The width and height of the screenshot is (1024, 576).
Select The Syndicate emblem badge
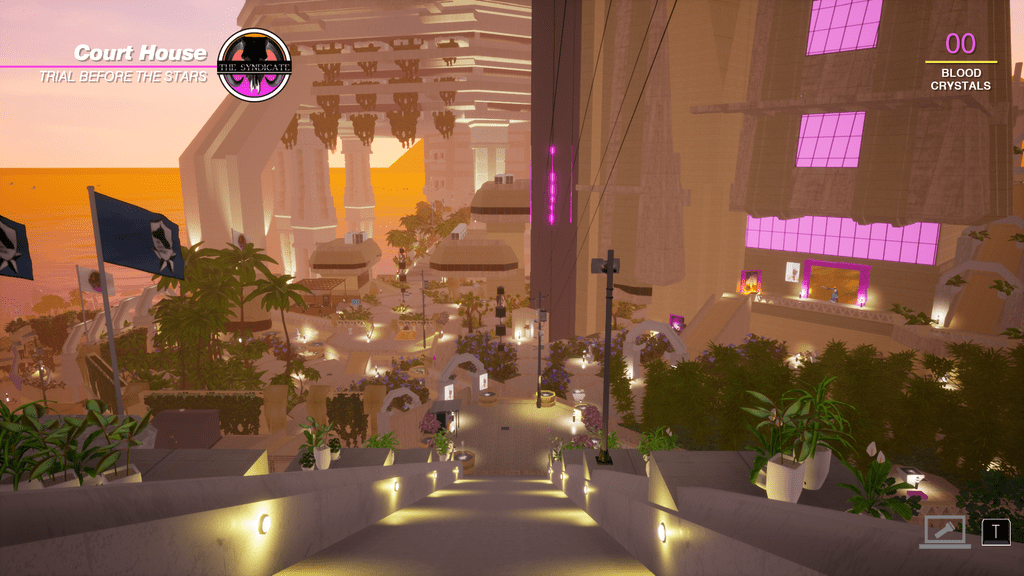pyautogui.click(x=254, y=65)
